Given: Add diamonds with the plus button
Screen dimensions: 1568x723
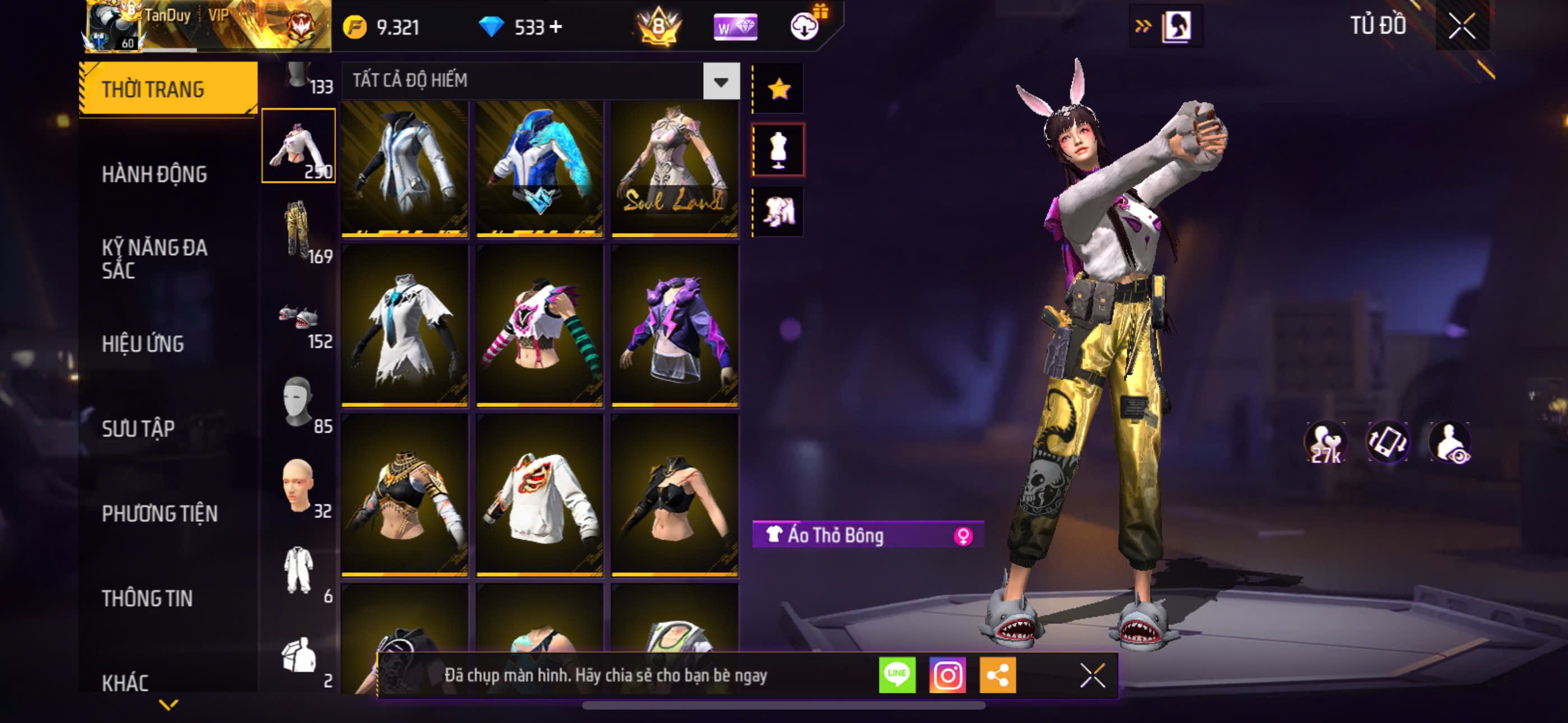Looking at the screenshot, I should pyautogui.click(x=555, y=27).
